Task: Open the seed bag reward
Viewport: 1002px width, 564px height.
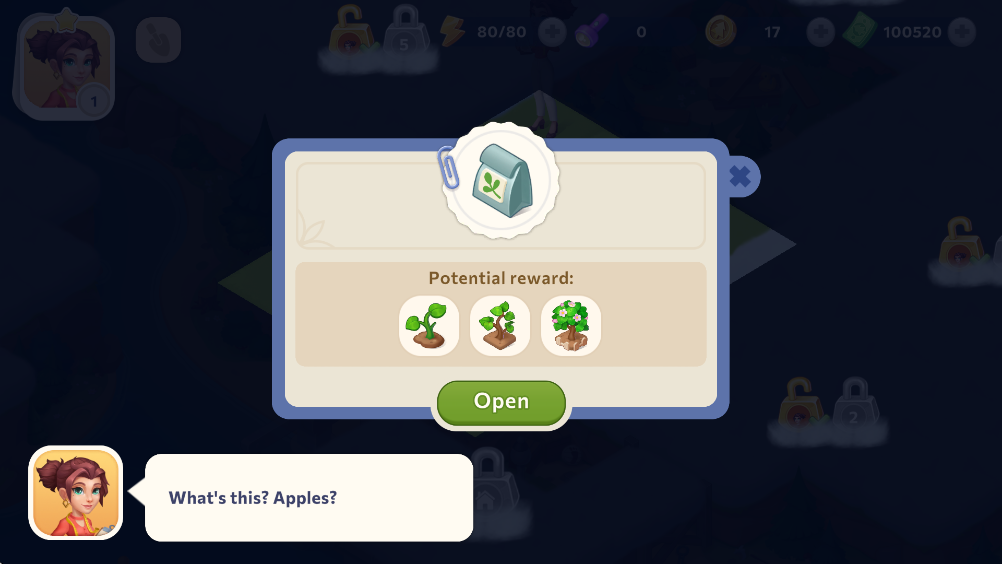Action: 501,402
